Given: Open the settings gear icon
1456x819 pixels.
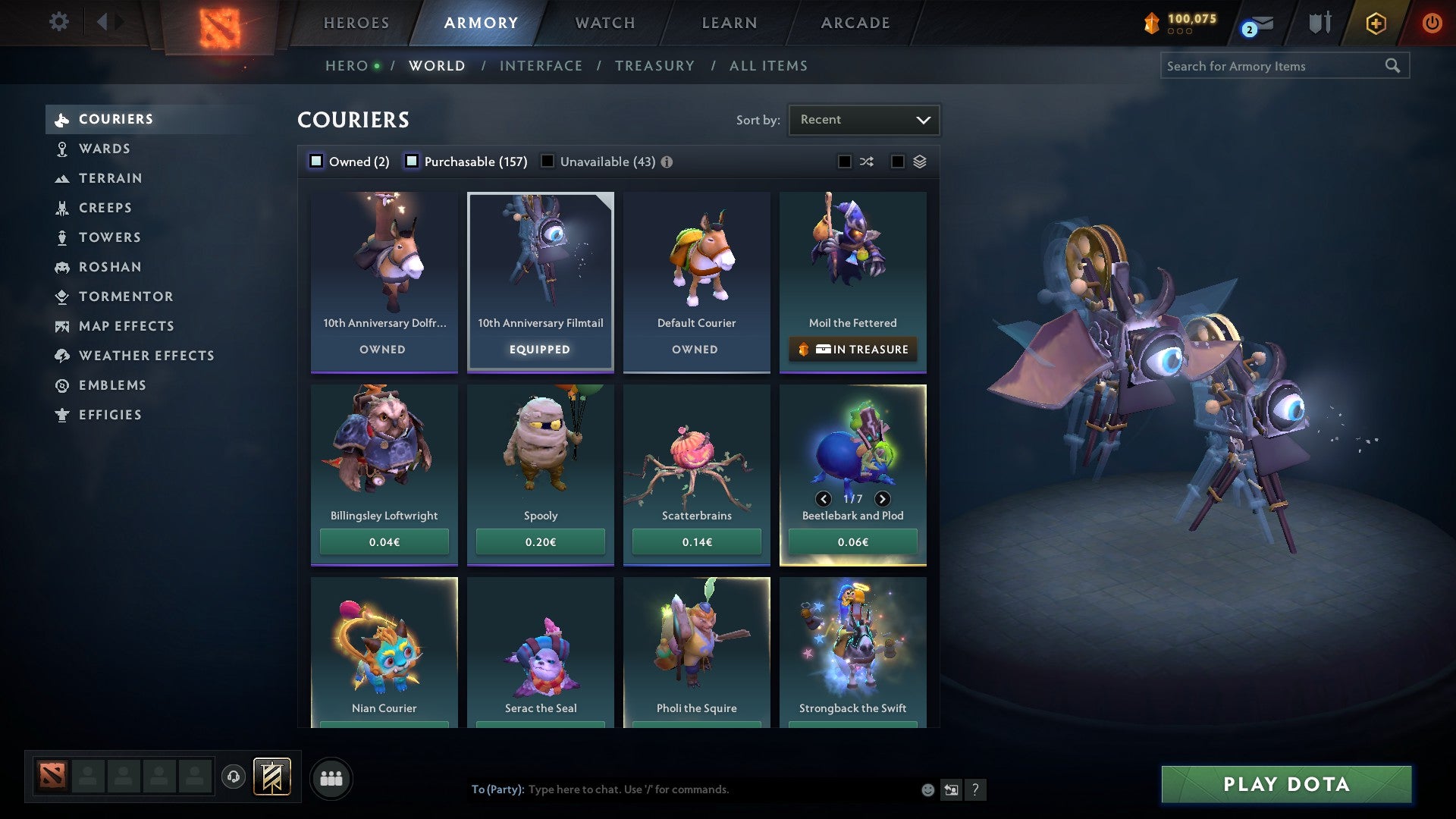Looking at the screenshot, I should click(58, 22).
